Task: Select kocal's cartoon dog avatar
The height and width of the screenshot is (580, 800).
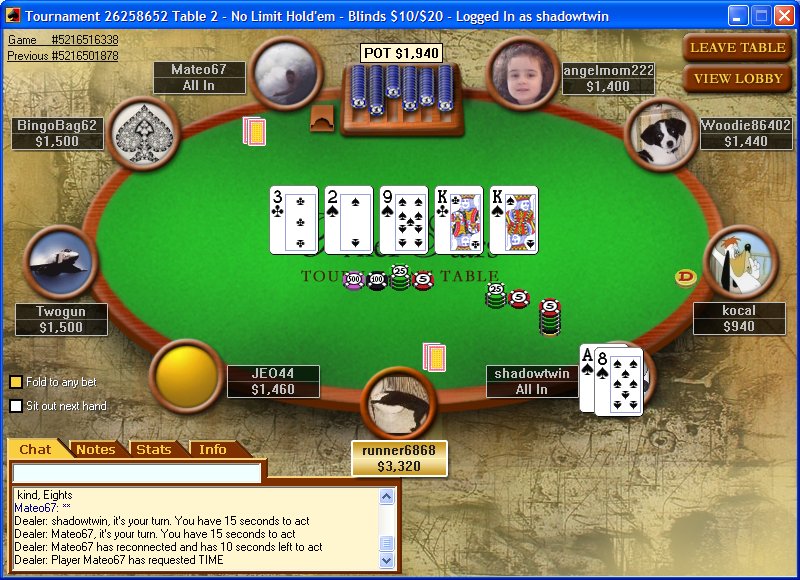Action: point(741,261)
